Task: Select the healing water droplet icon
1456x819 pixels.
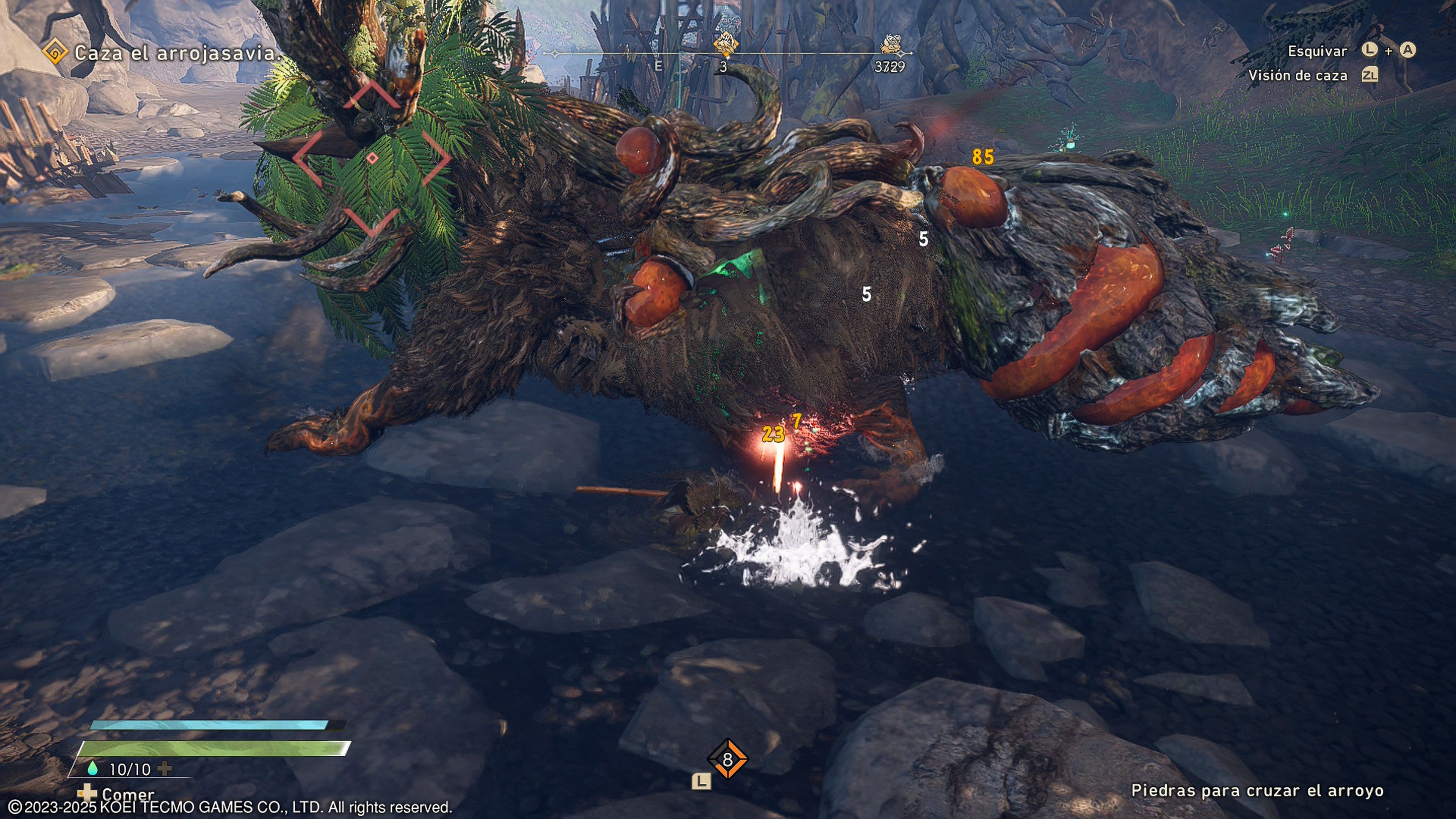Action: click(93, 768)
